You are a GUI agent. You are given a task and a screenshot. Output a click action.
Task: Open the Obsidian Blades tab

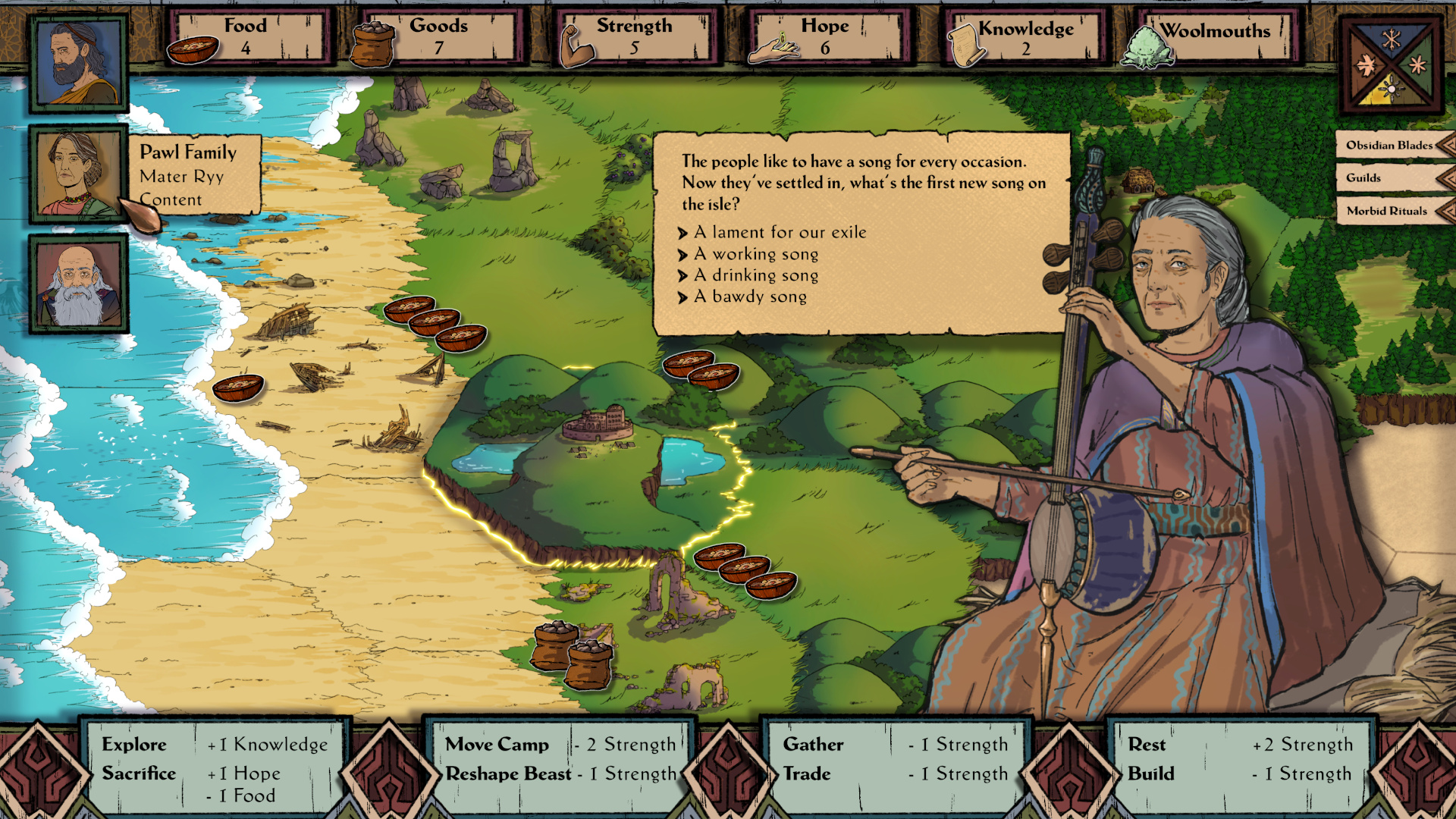point(1389,145)
